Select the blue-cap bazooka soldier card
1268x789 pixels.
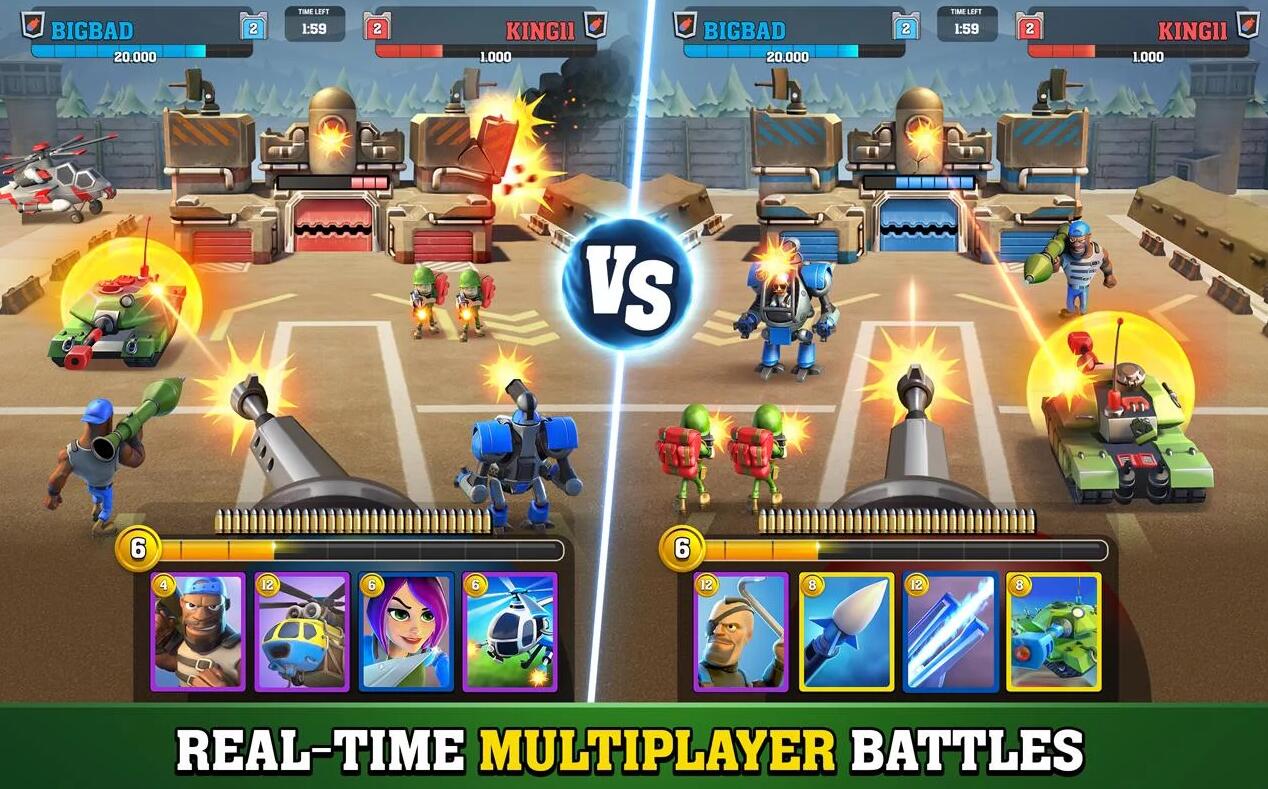198,632
